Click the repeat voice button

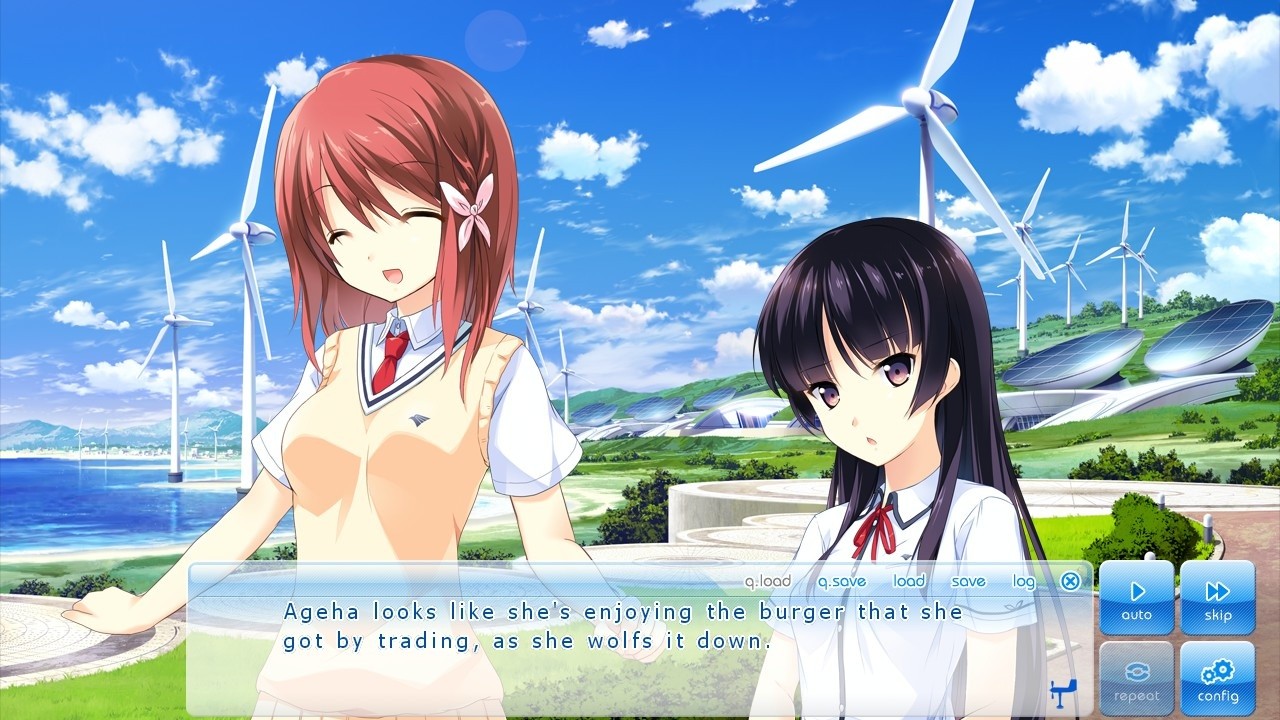pyautogui.click(x=1137, y=679)
